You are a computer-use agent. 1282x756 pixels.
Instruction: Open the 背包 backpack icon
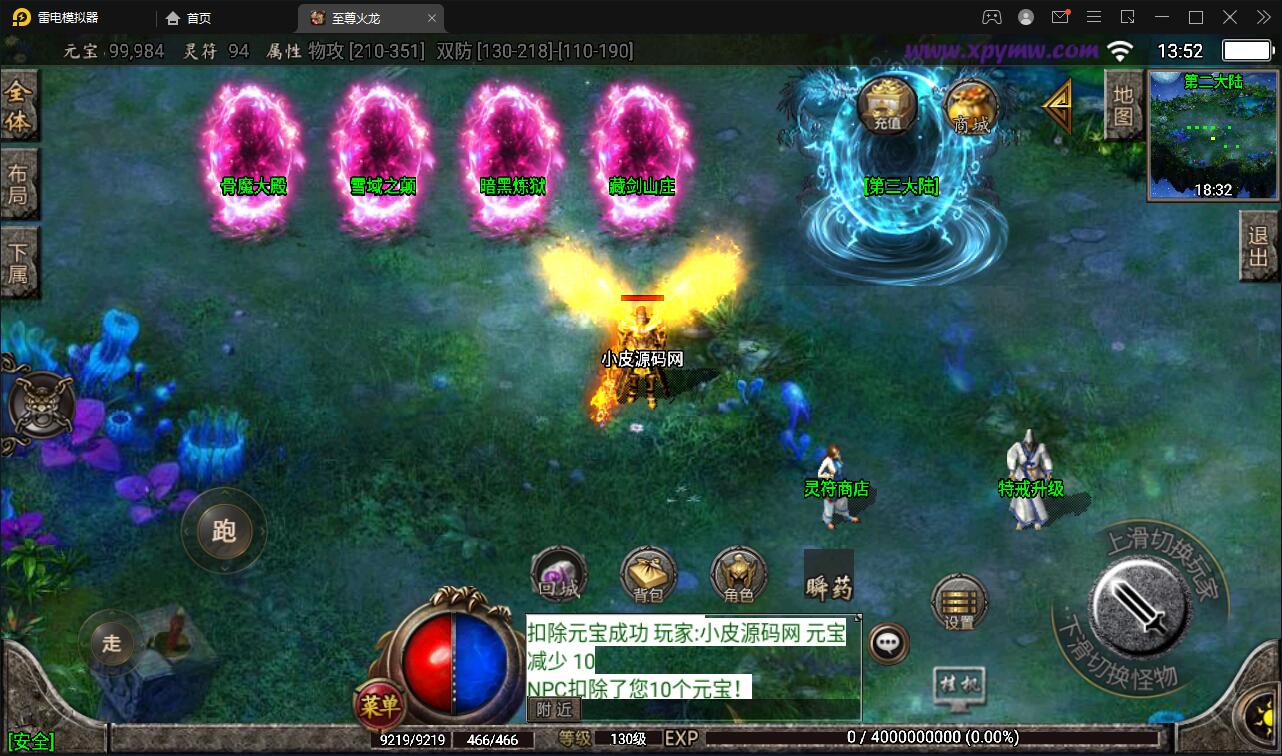(x=648, y=573)
